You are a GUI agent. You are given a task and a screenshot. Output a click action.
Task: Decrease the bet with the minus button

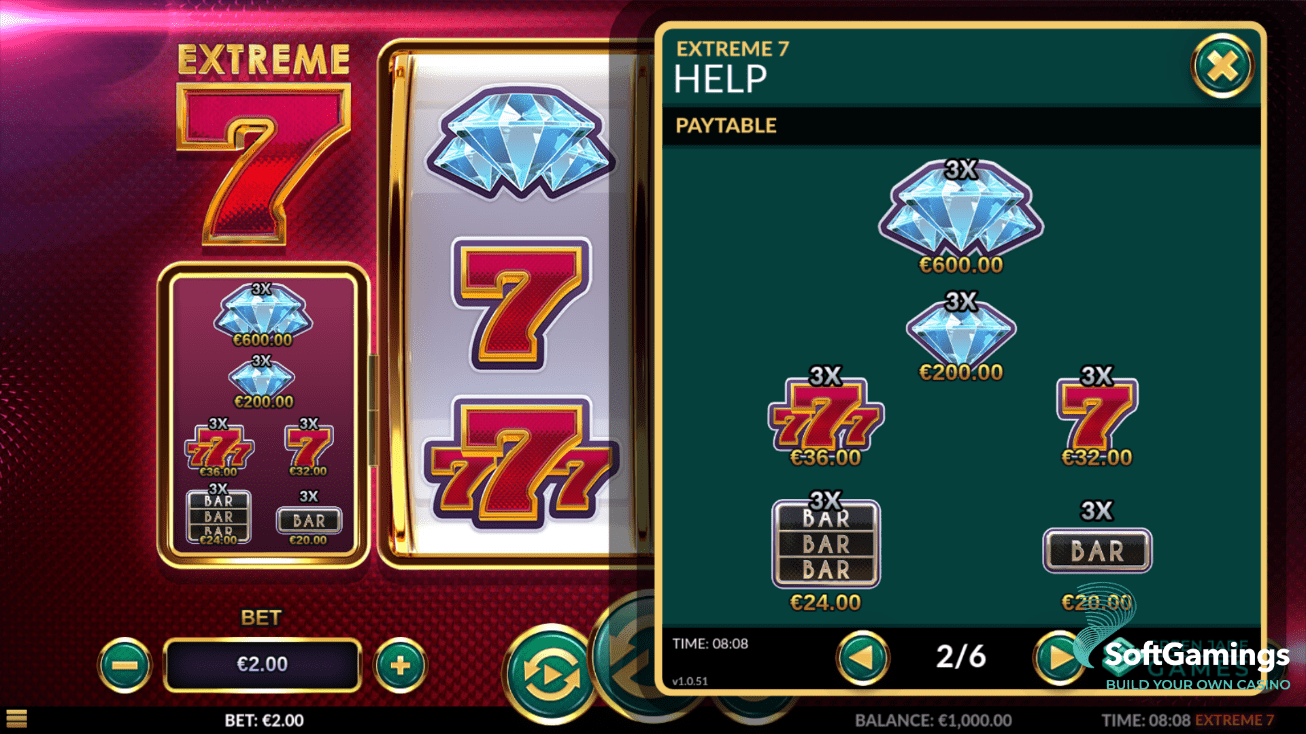coord(125,665)
